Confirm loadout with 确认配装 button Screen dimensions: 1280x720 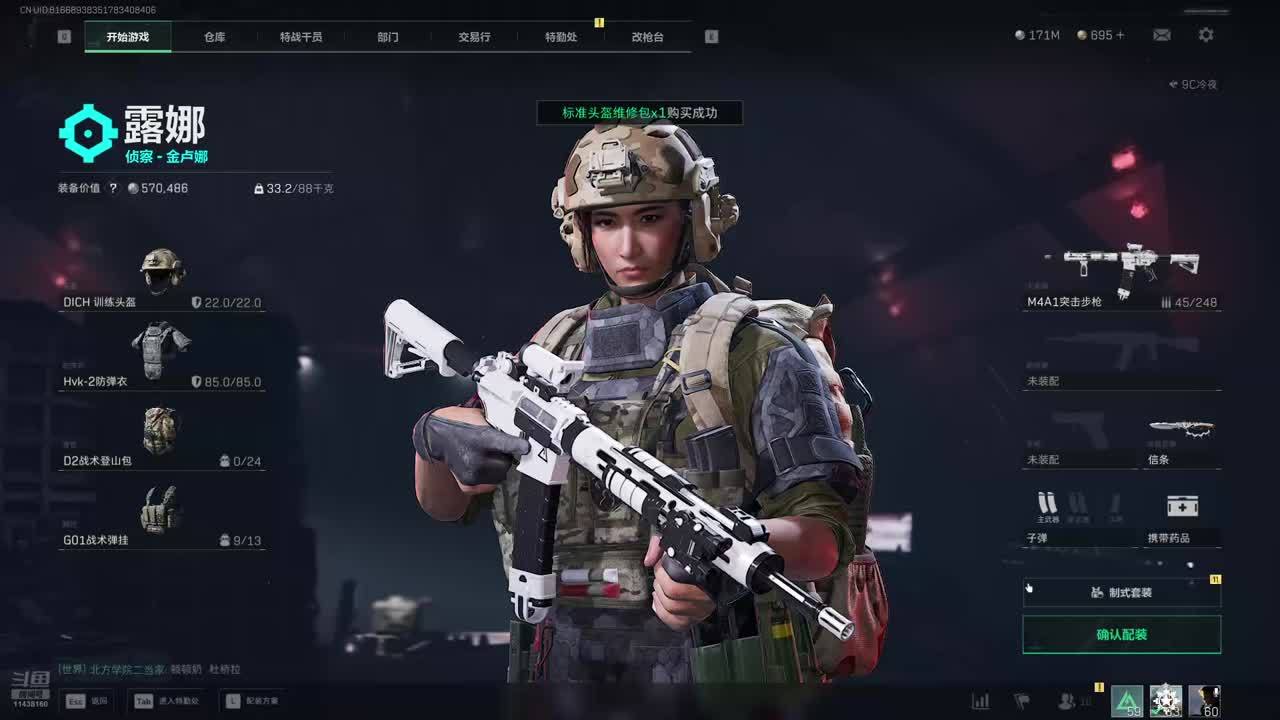(x=1121, y=634)
